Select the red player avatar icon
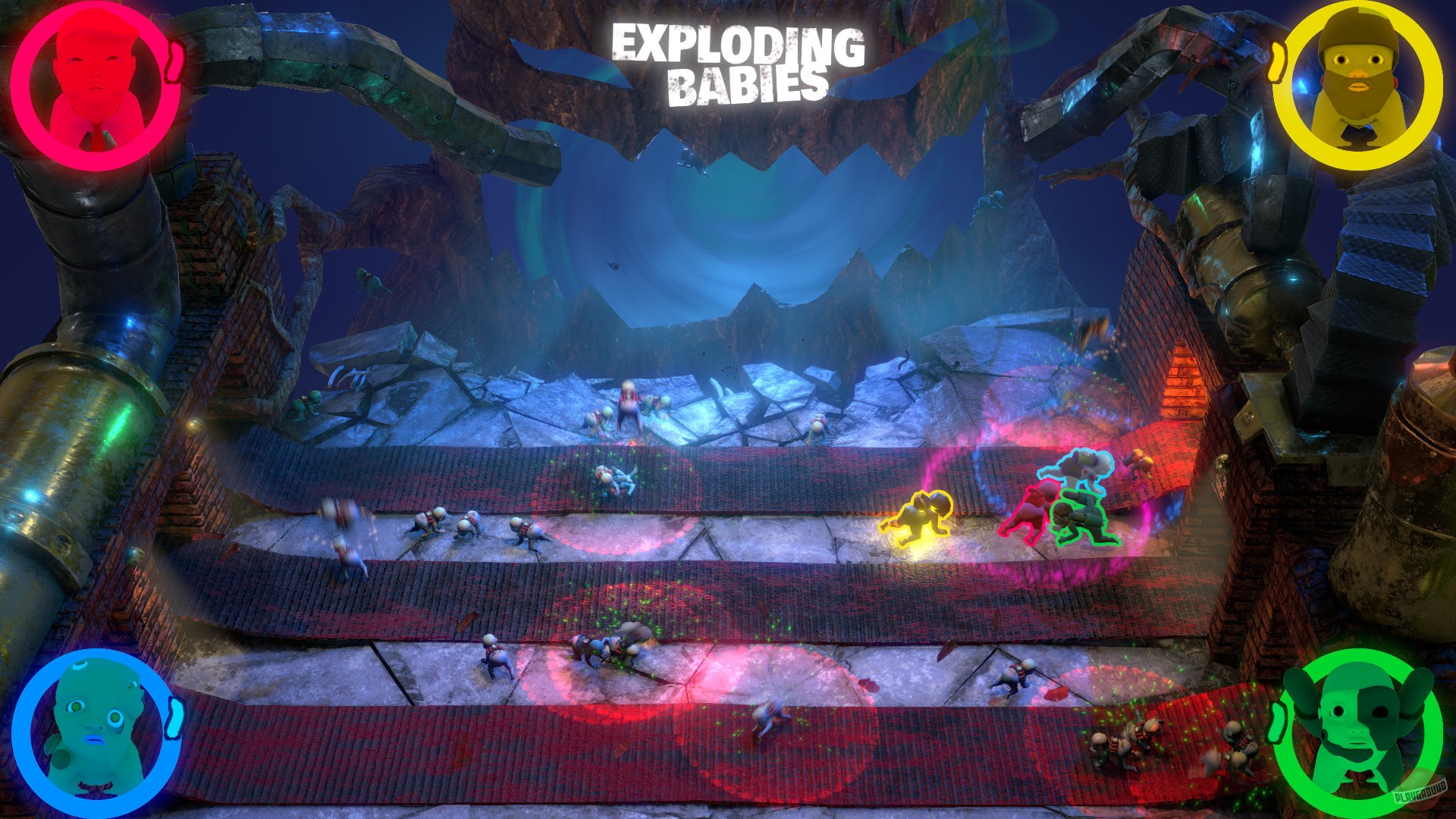1456x819 pixels. [91, 87]
